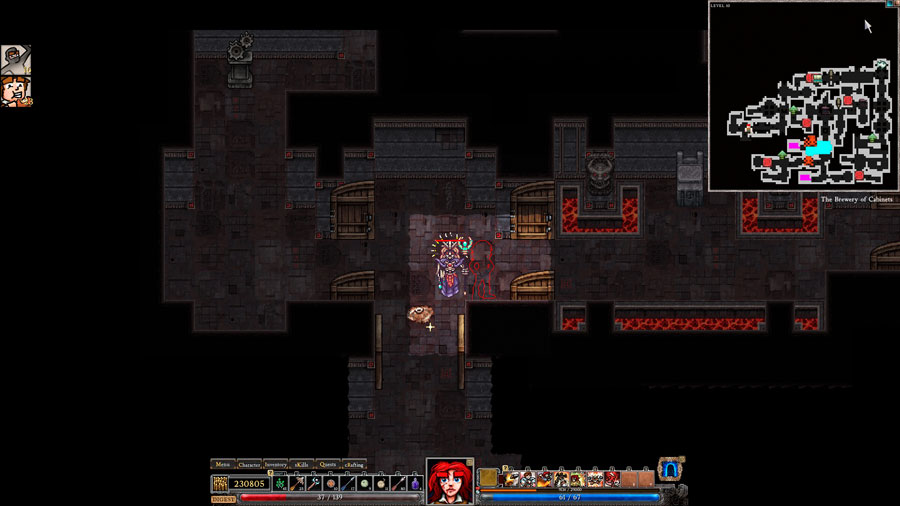Open the Menu tab

(223, 464)
